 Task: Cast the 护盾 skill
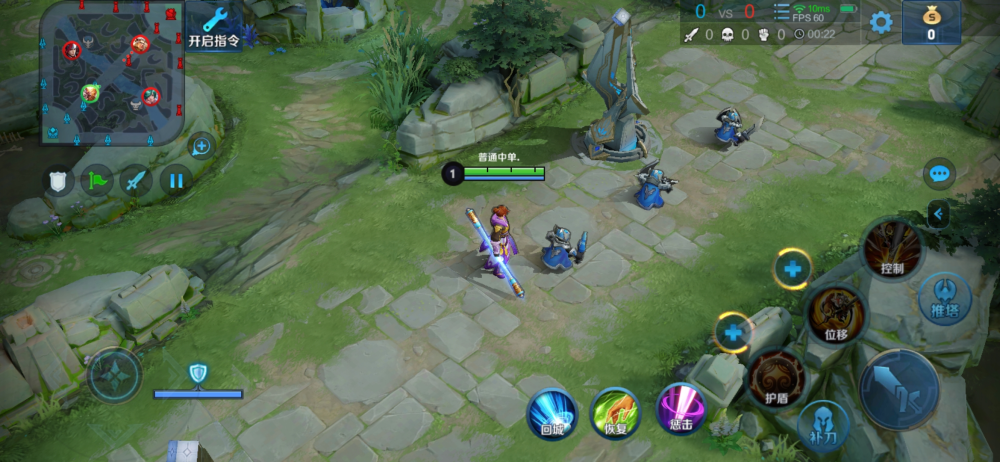coord(777,379)
